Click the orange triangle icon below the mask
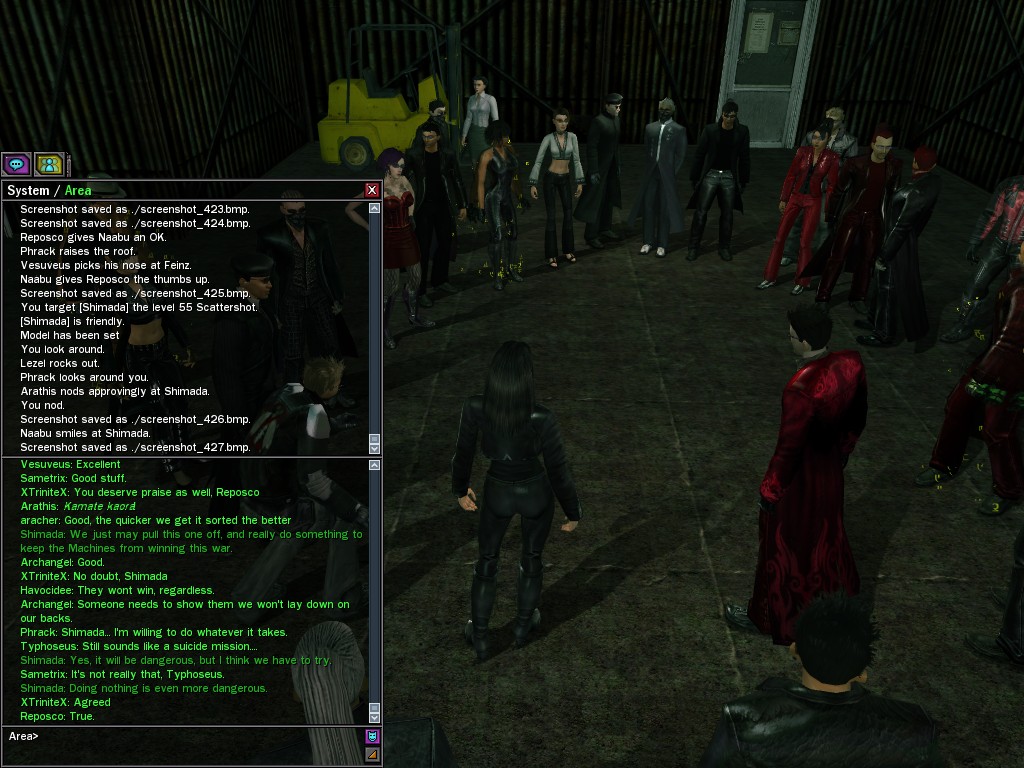 (x=372, y=755)
